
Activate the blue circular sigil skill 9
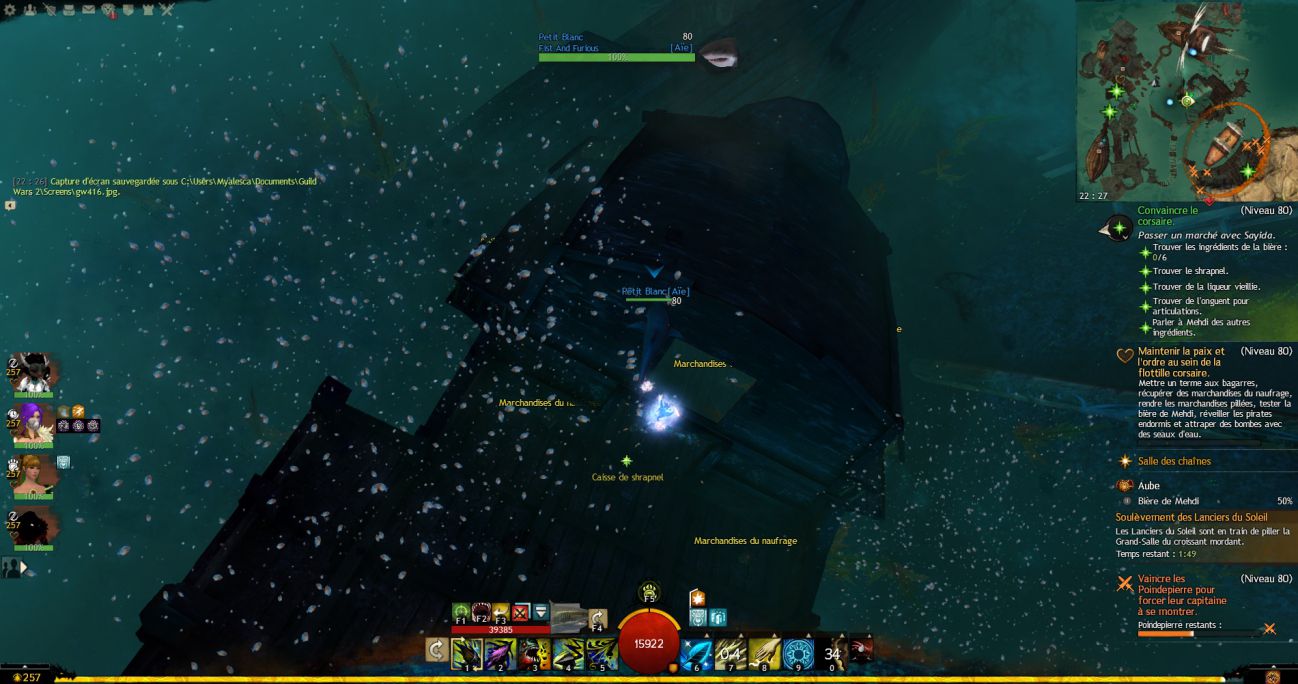point(797,653)
